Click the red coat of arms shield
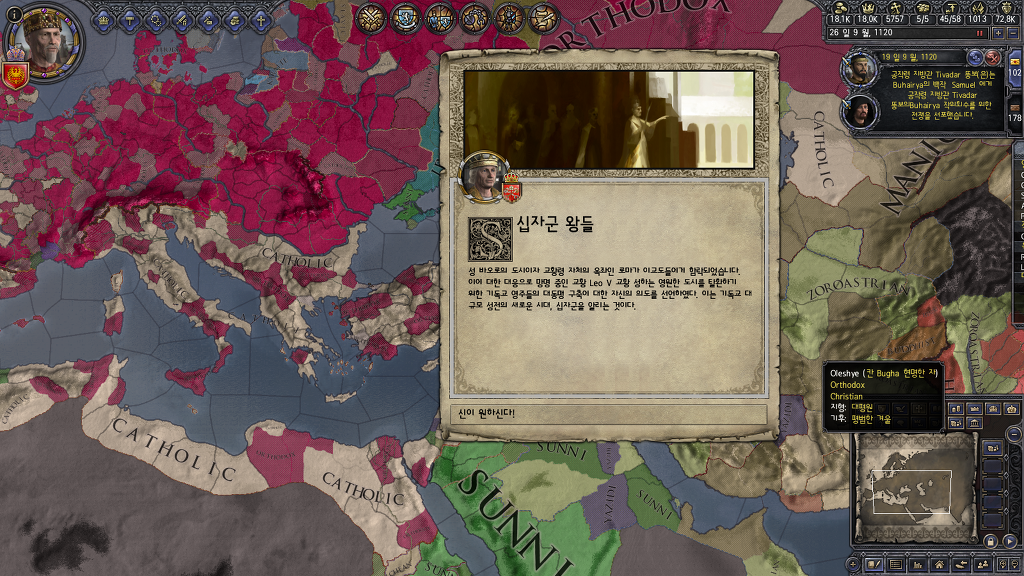1024x576 pixels. tap(14, 75)
